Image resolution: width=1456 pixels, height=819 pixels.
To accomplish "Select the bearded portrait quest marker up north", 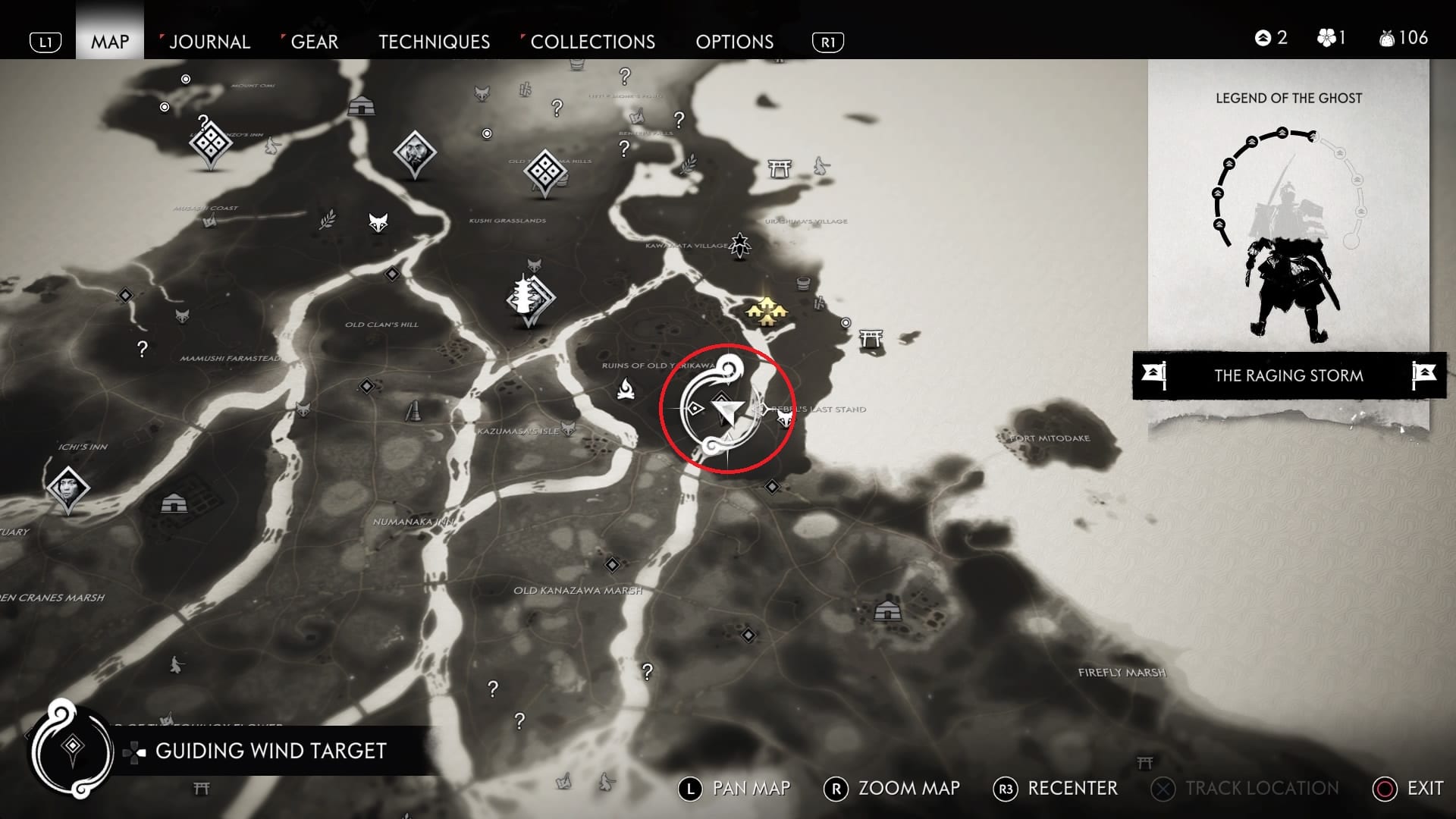I will 414,152.
